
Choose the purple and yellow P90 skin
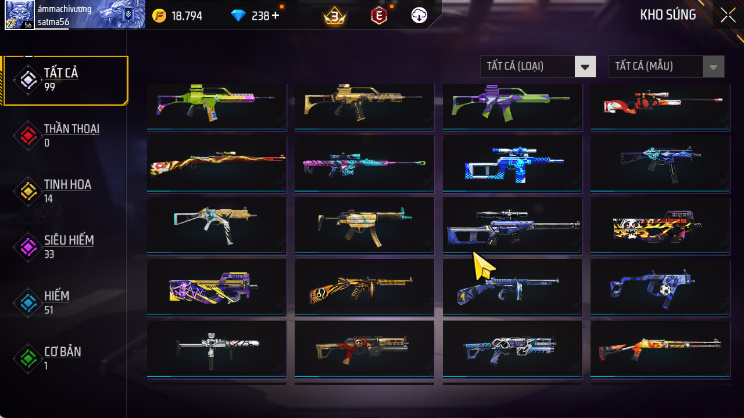(x=217, y=286)
